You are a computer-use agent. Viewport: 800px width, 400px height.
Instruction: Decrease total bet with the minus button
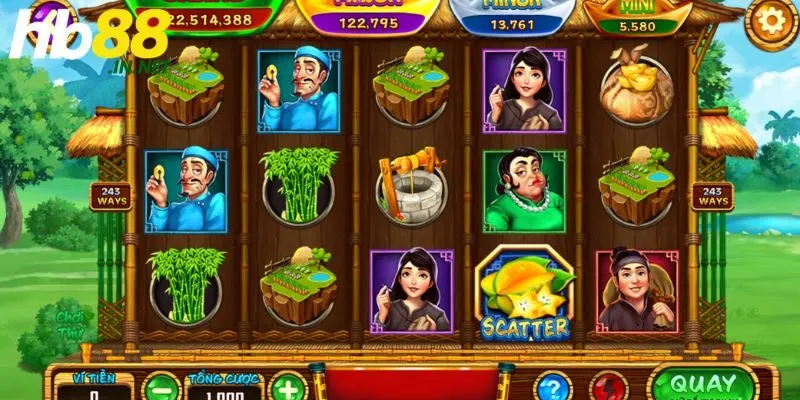[x=160, y=387]
